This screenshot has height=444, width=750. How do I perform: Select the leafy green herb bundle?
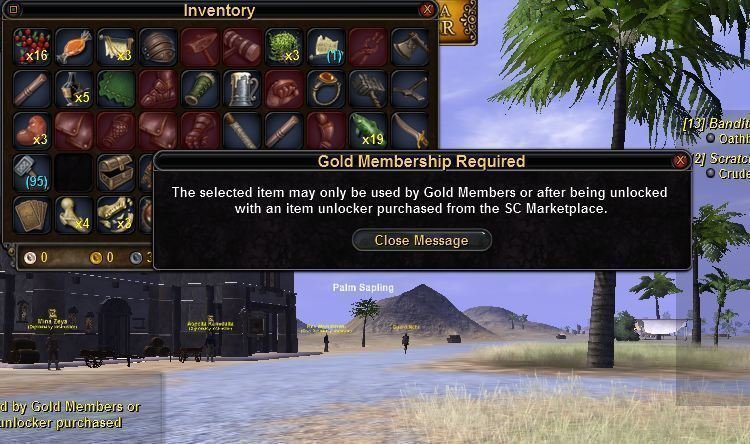click(283, 46)
